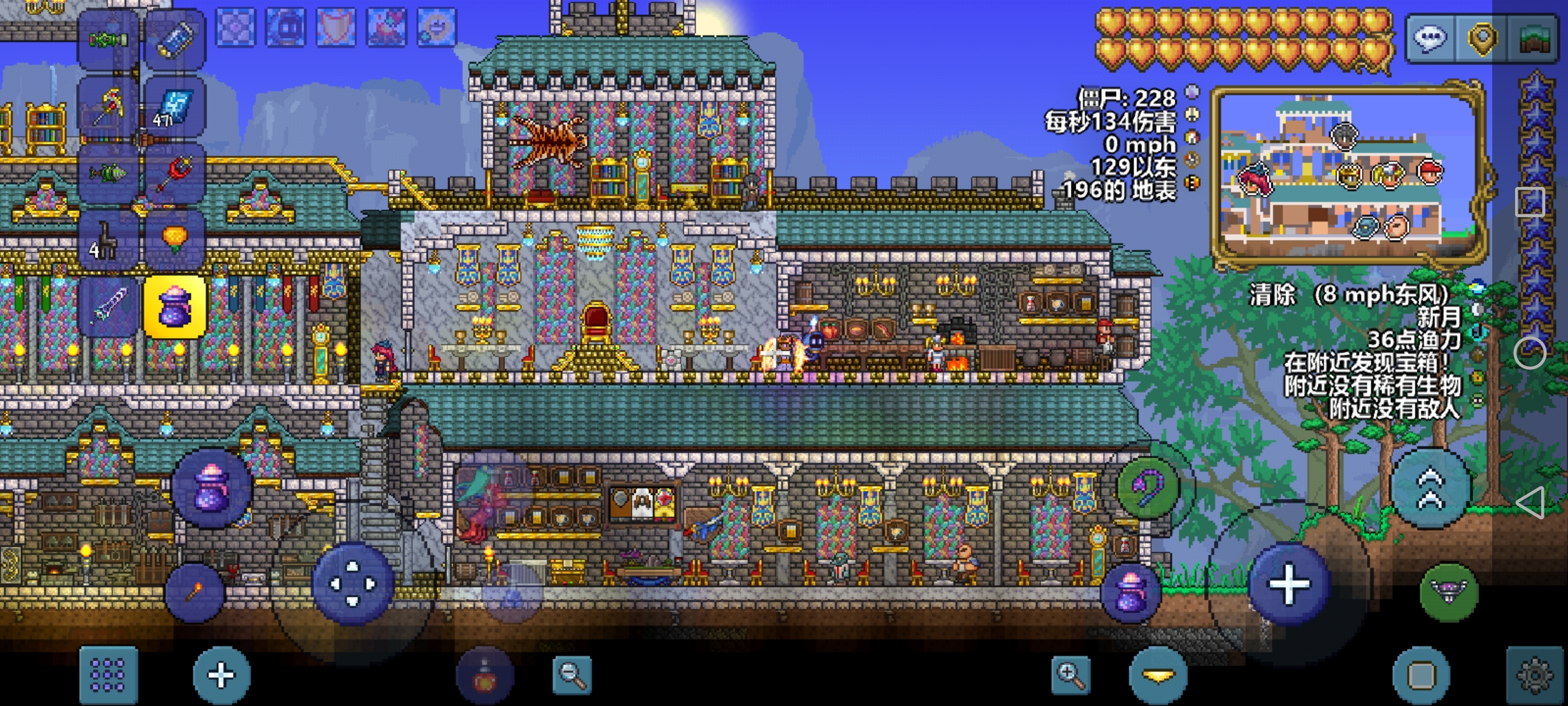Select the red magnet staff slot
Screen dimensions: 1568x706
tap(174, 173)
